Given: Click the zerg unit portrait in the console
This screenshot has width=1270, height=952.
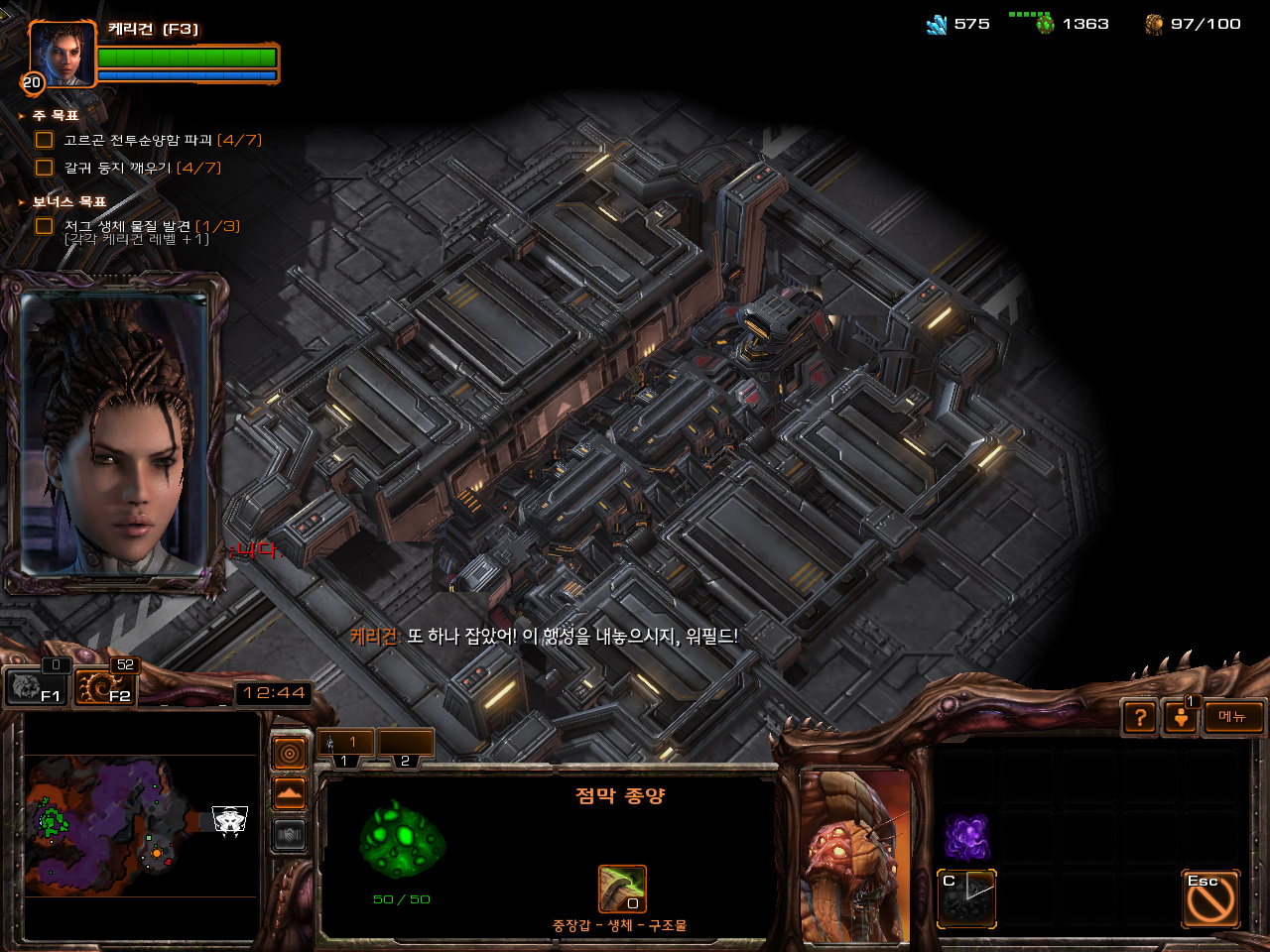Looking at the screenshot, I should pyautogui.click(x=854, y=855).
